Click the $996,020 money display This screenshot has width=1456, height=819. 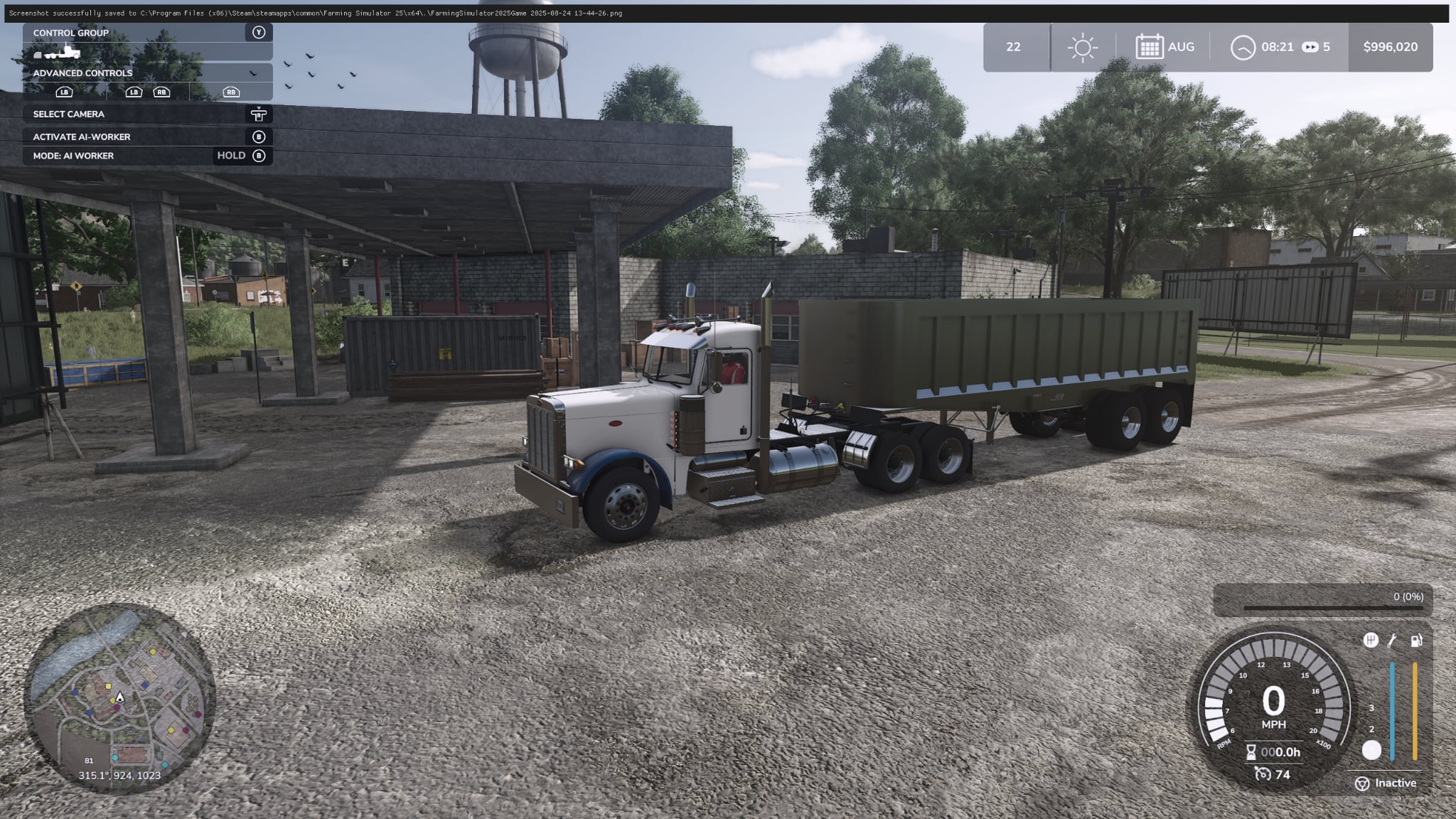click(1391, 47)
